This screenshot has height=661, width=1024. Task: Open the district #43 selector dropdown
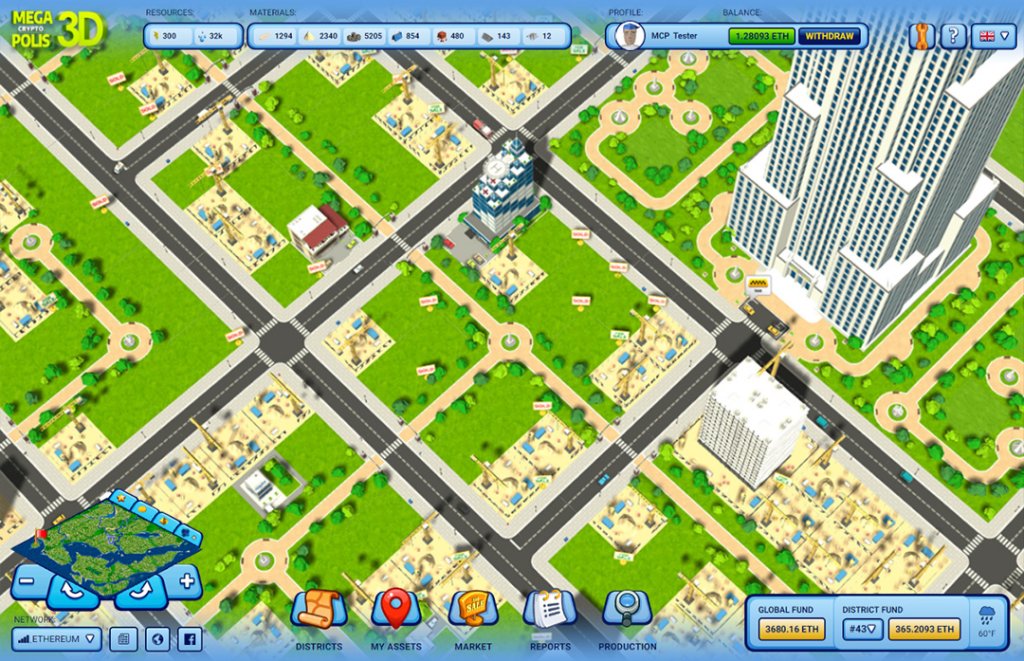[x=860, y=629]
